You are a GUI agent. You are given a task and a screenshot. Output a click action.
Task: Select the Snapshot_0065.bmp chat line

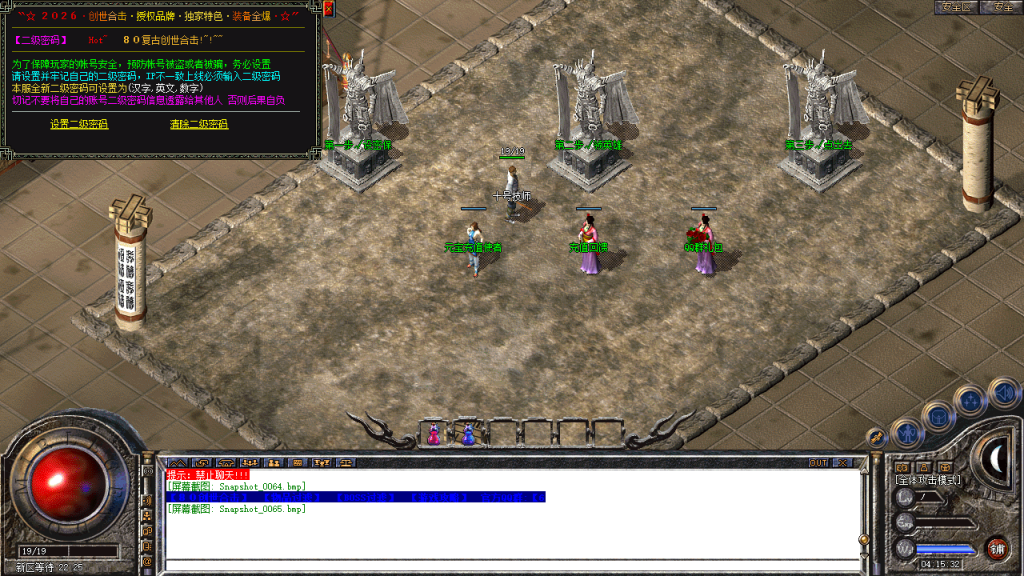(236, 509)
